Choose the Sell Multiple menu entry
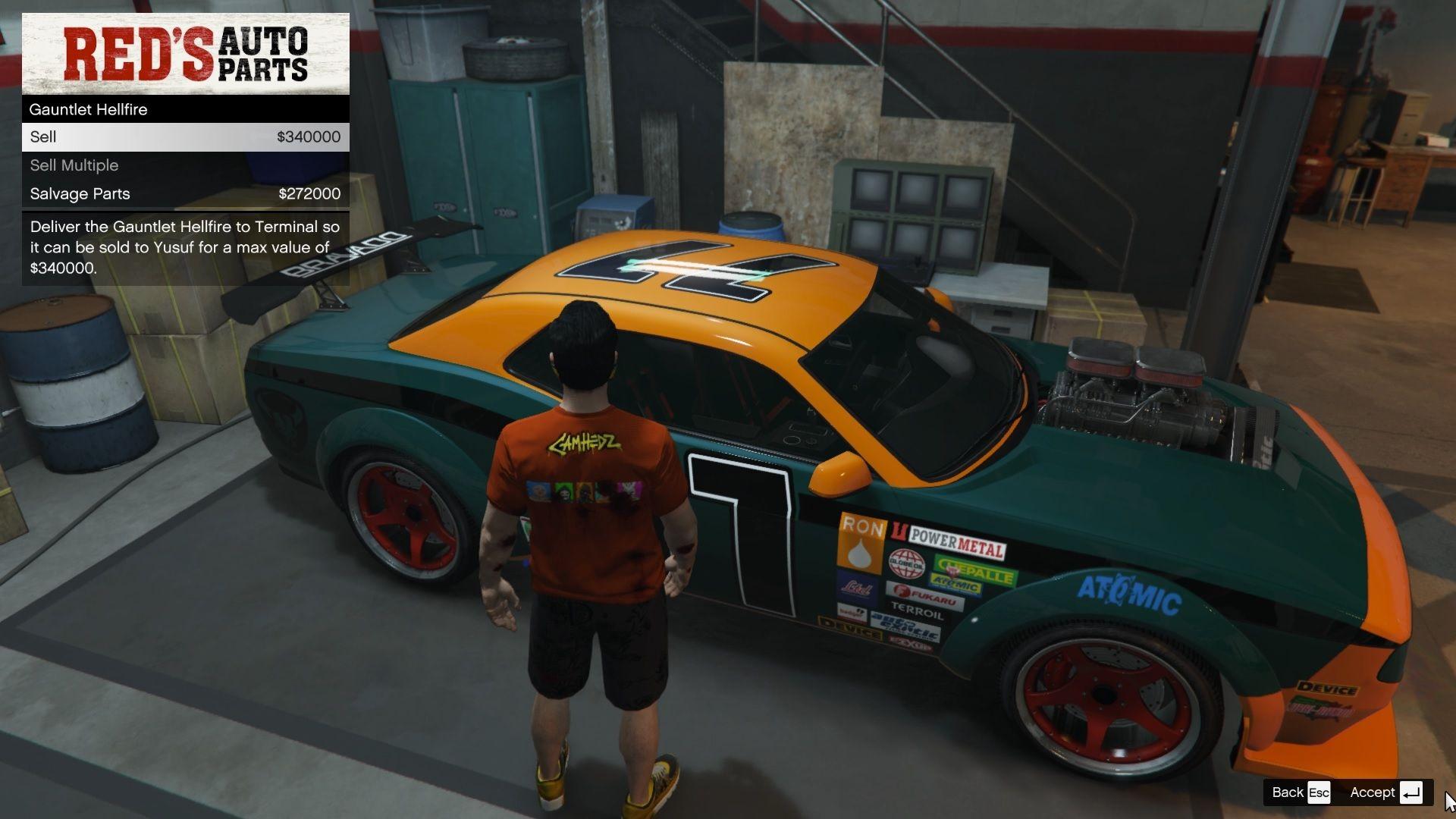The width and height of the screenshot is (1456, 819). 185,165
